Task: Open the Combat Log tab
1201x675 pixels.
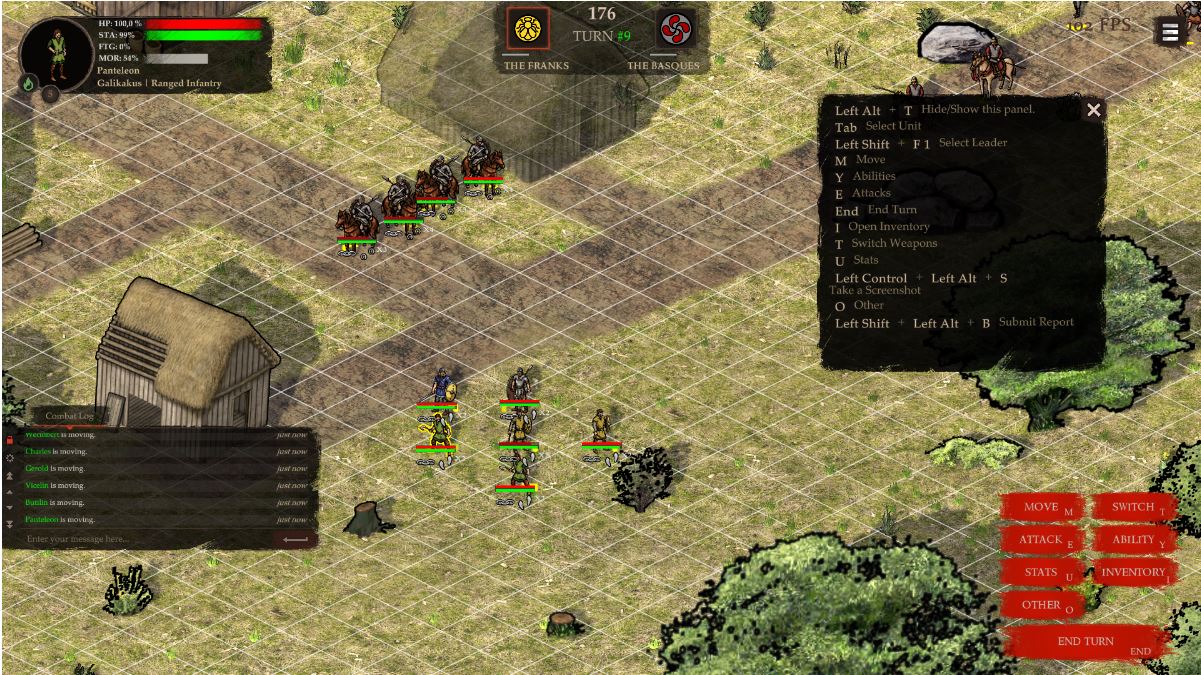Action: coord(69,416)
